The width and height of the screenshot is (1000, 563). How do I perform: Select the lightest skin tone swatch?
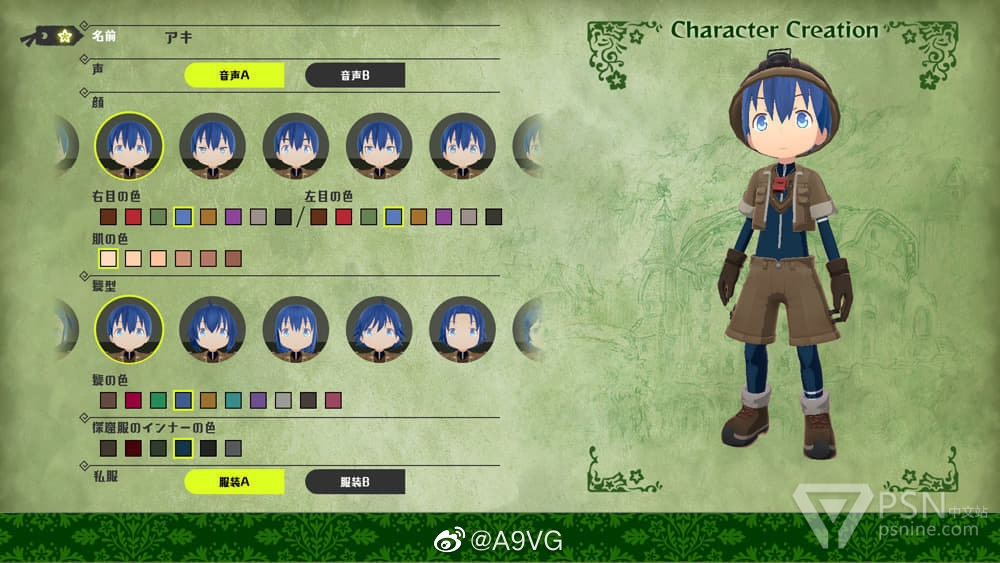click(x=108, y=259)
